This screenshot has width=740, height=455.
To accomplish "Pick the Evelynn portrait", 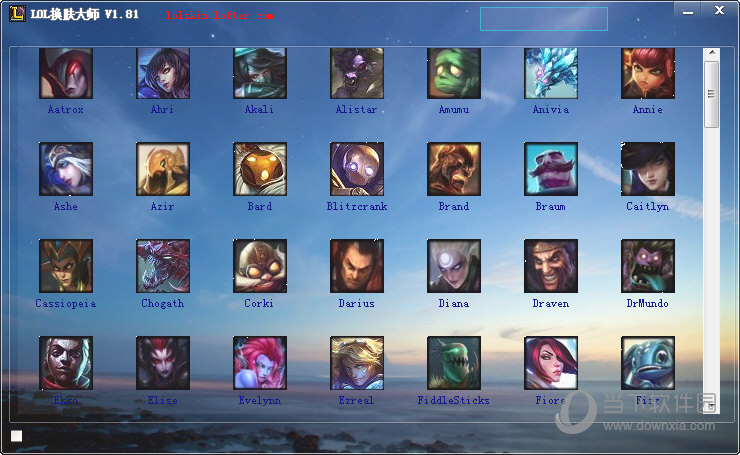I will [x=260, y=362].
